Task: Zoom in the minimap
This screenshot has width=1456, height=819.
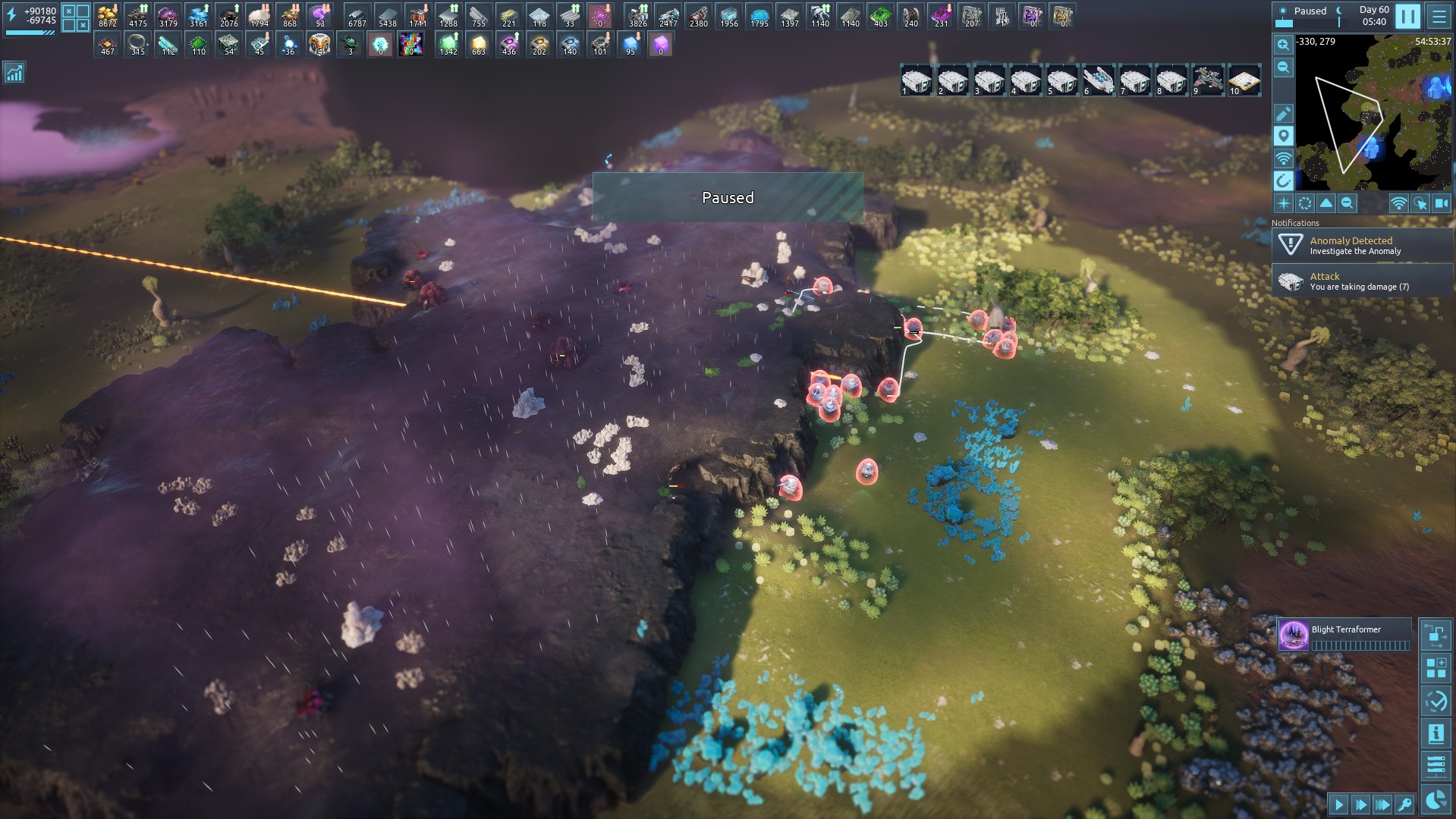Action: 1283,45
